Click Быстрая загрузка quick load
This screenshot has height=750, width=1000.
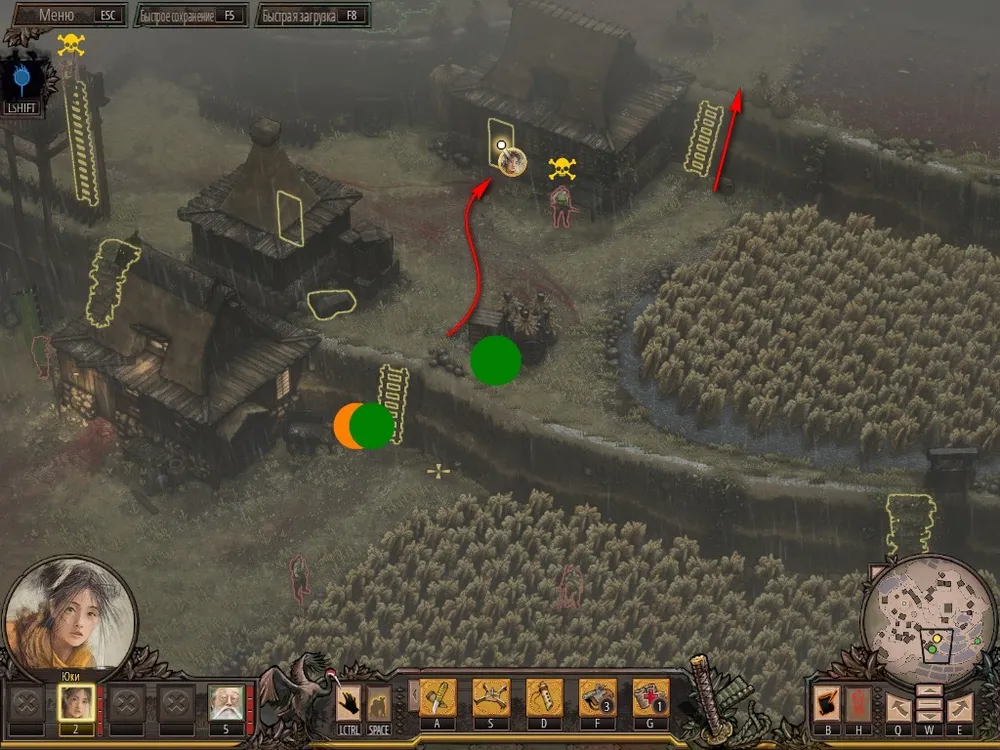point(312,16)
